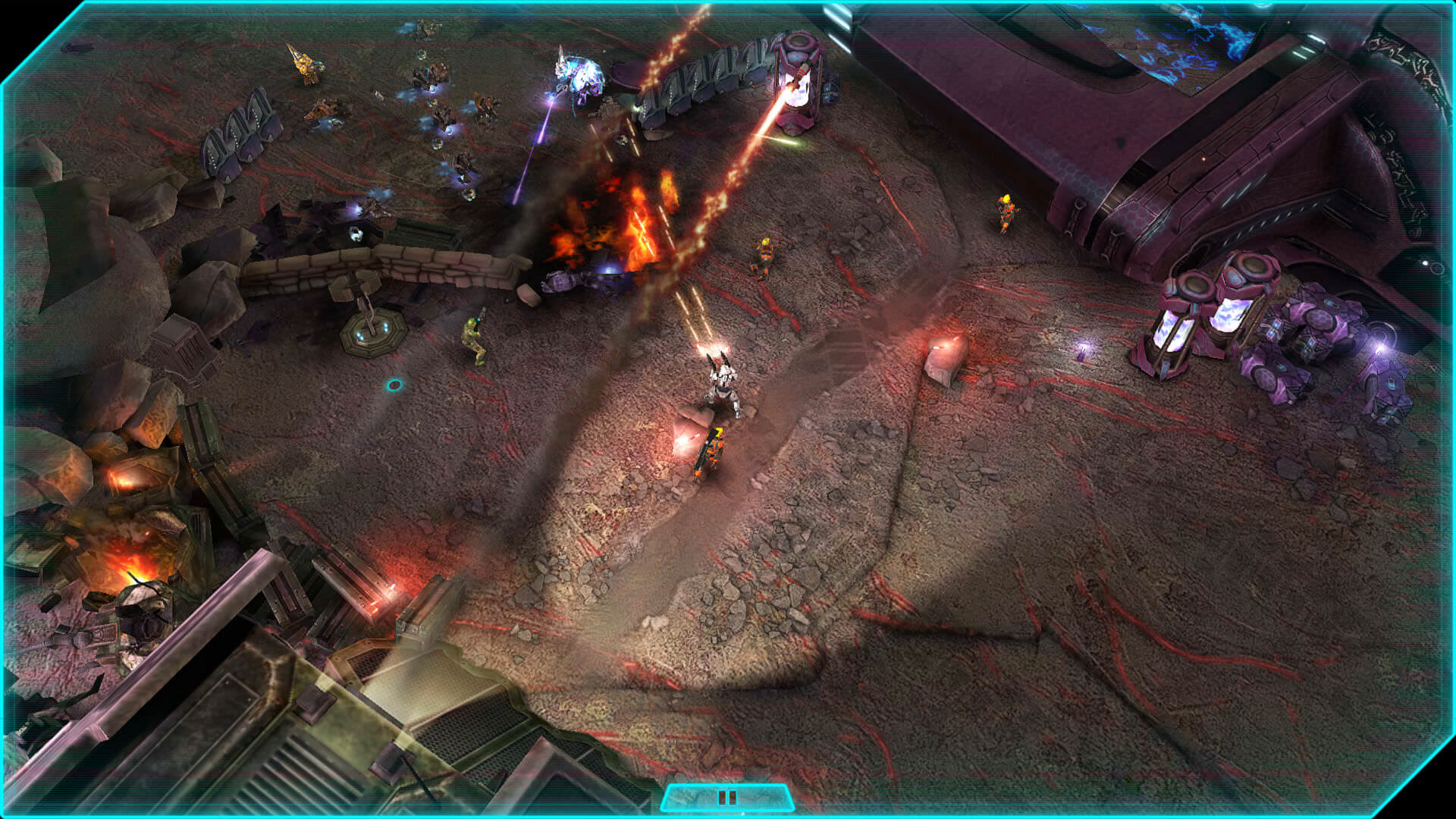Pause the game with the bottom pause button
Viewport: 1456px width, 819px height.
tap(726, 798)
